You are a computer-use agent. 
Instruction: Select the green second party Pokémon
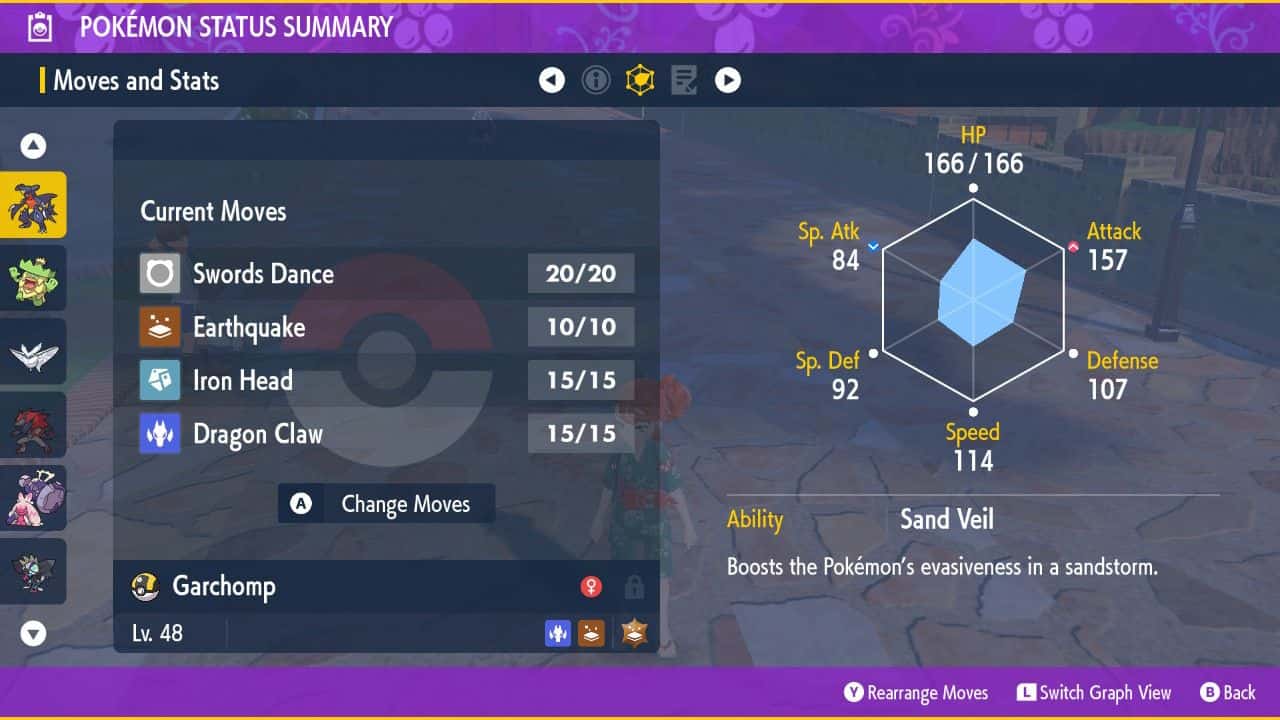click(x=33, y=278)
